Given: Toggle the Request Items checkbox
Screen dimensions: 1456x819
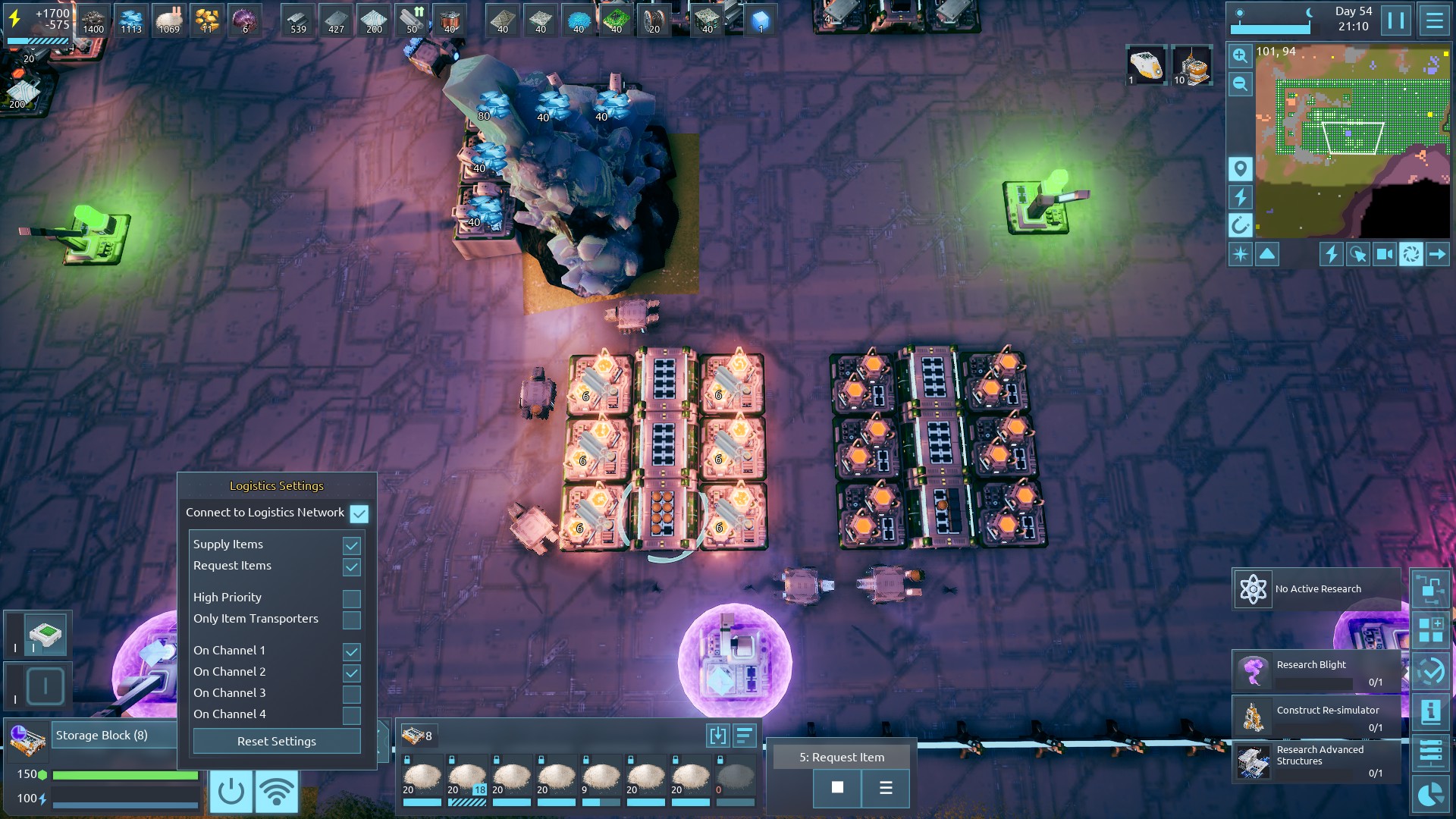Looking at the screenshot, I should point(351,566).
